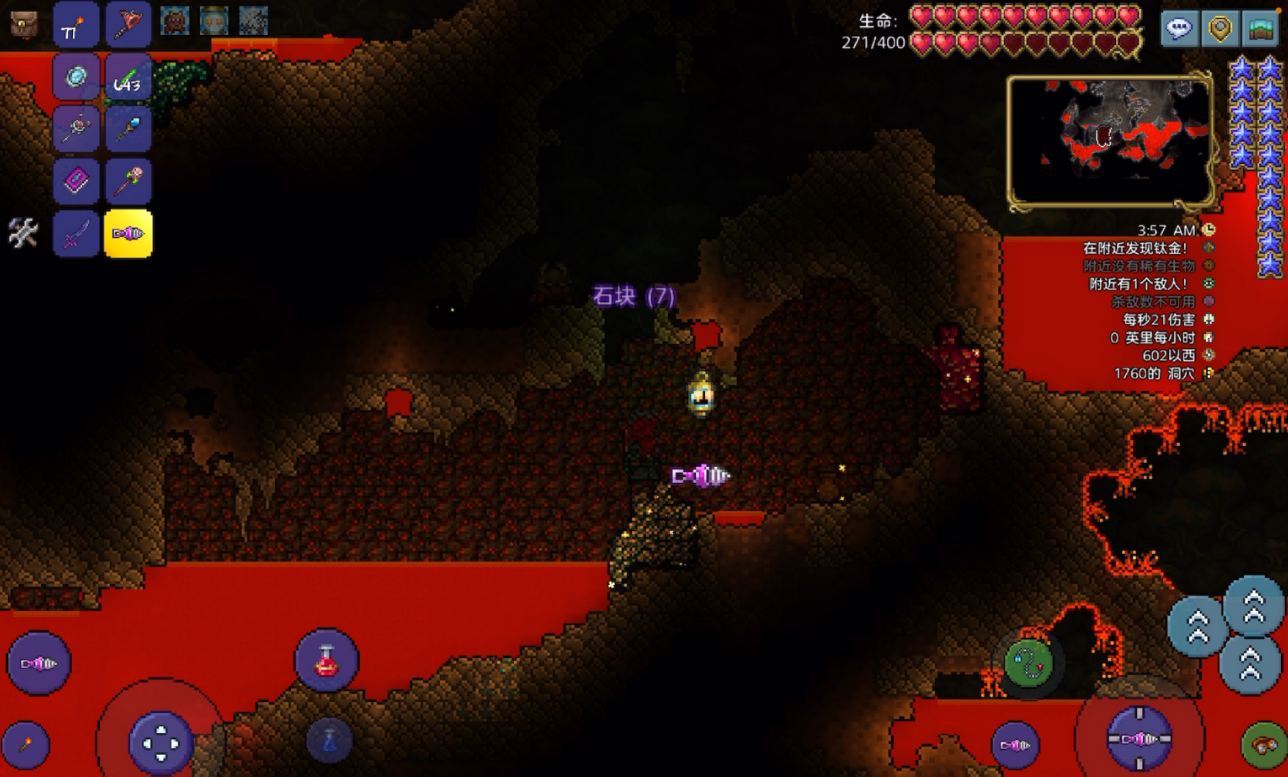Tap the torch quick-use button
Screen dimensions: 1288x777
pyautogui.click(x=25, y=745)
